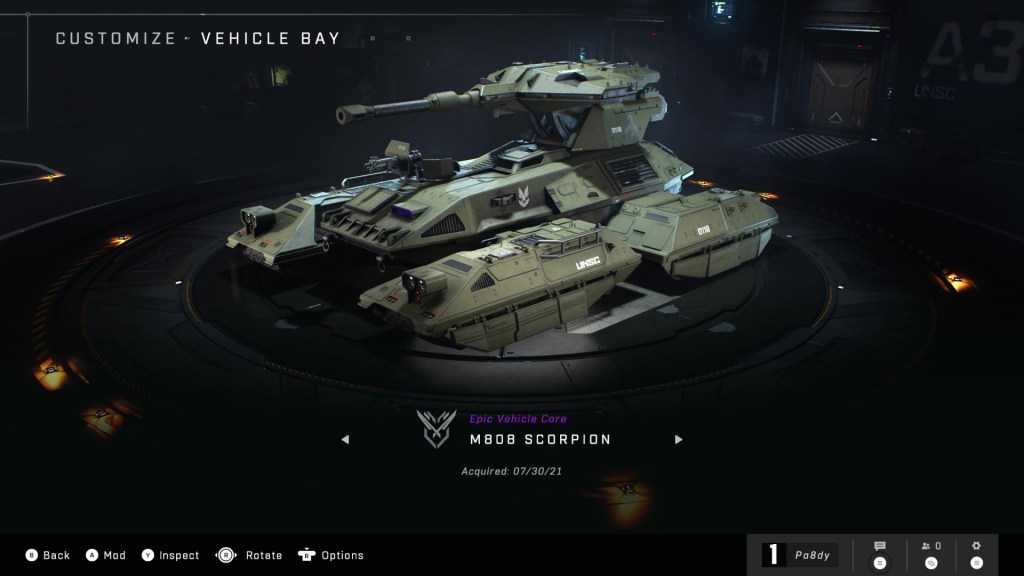Show the next vehicle core
Image resolution: width=1024 pixels, height=576 pixels.
[x=678, y=439]
